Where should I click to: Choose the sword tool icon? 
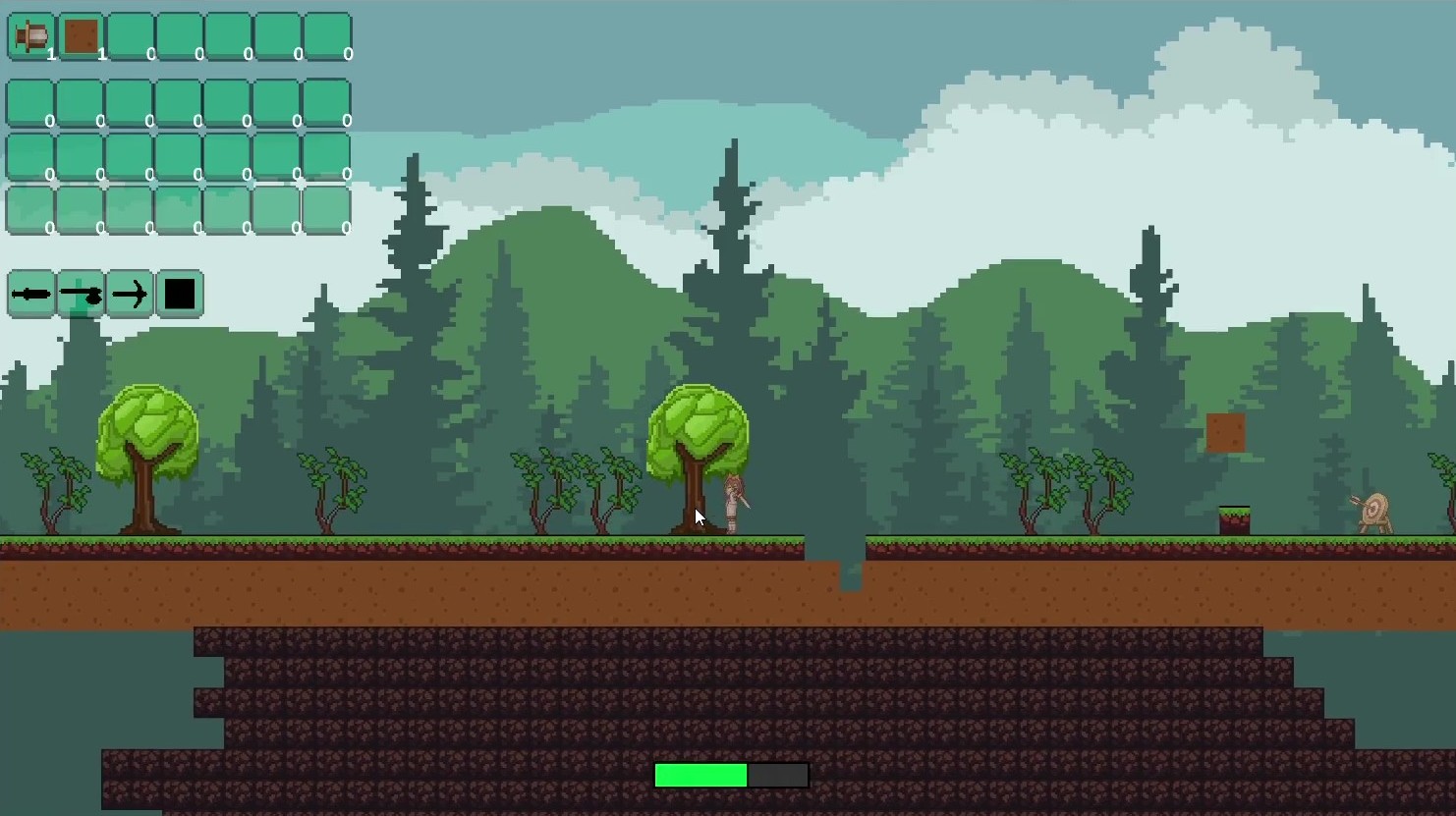[x=31, y=294]
